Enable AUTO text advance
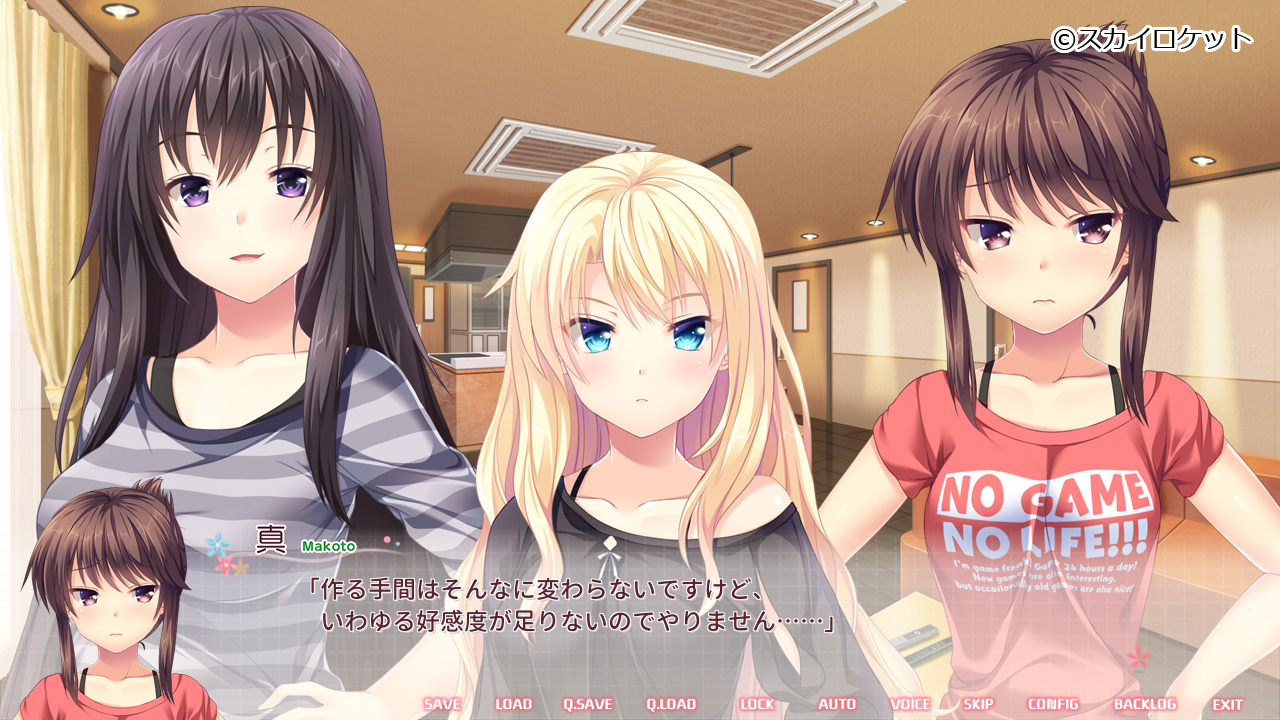The height and width of the screenshot is (720, 1280). [x=837, y=704]
